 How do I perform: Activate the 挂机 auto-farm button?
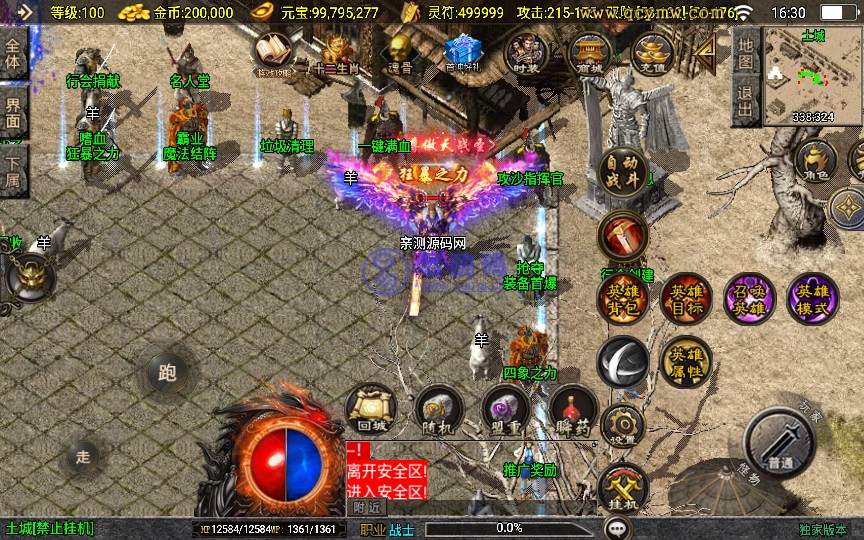coord(623,487)
